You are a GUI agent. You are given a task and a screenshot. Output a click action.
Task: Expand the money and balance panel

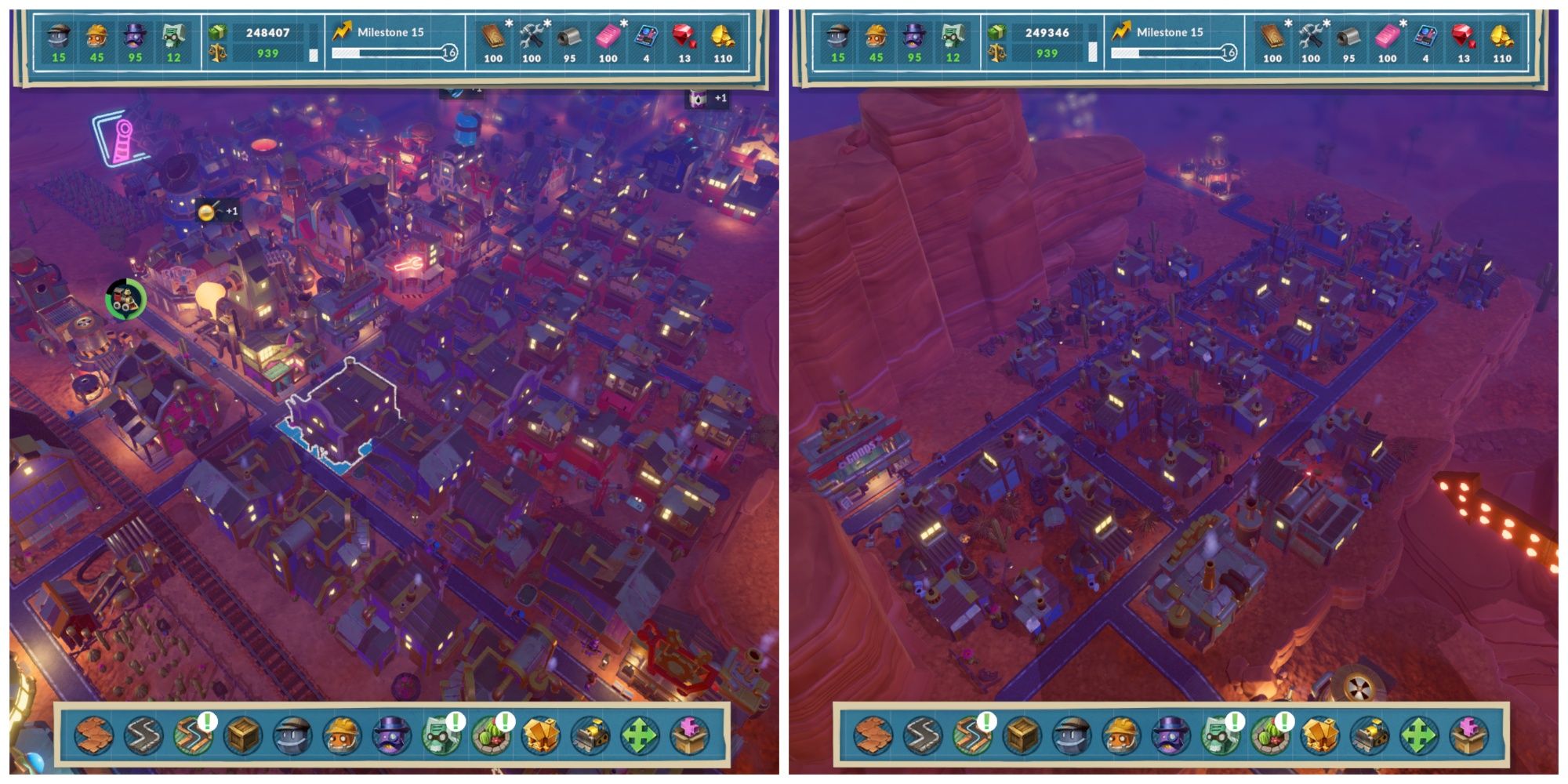coord(259,43)
